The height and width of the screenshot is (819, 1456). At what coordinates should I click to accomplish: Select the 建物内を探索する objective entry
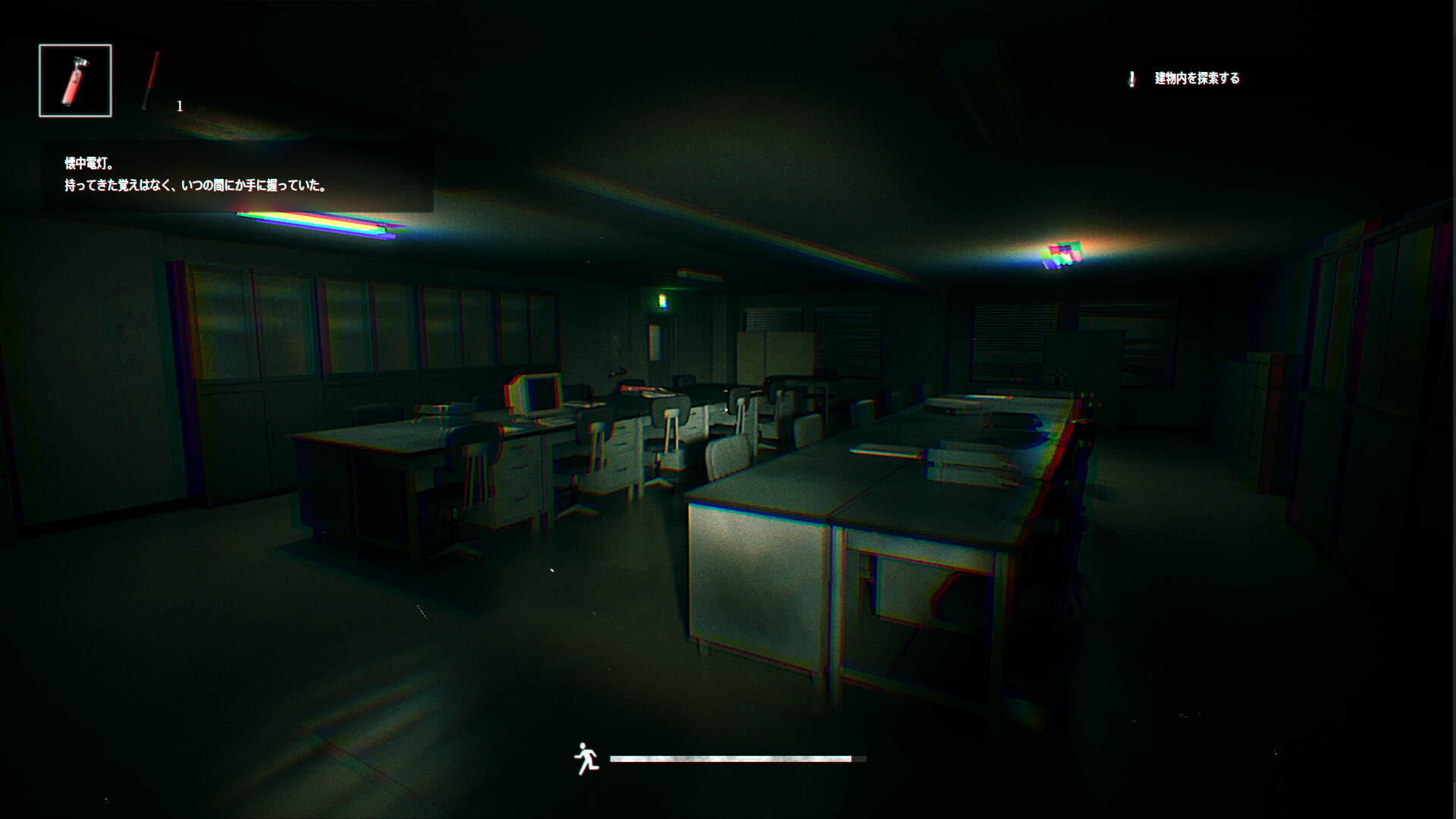[1197, 77]
